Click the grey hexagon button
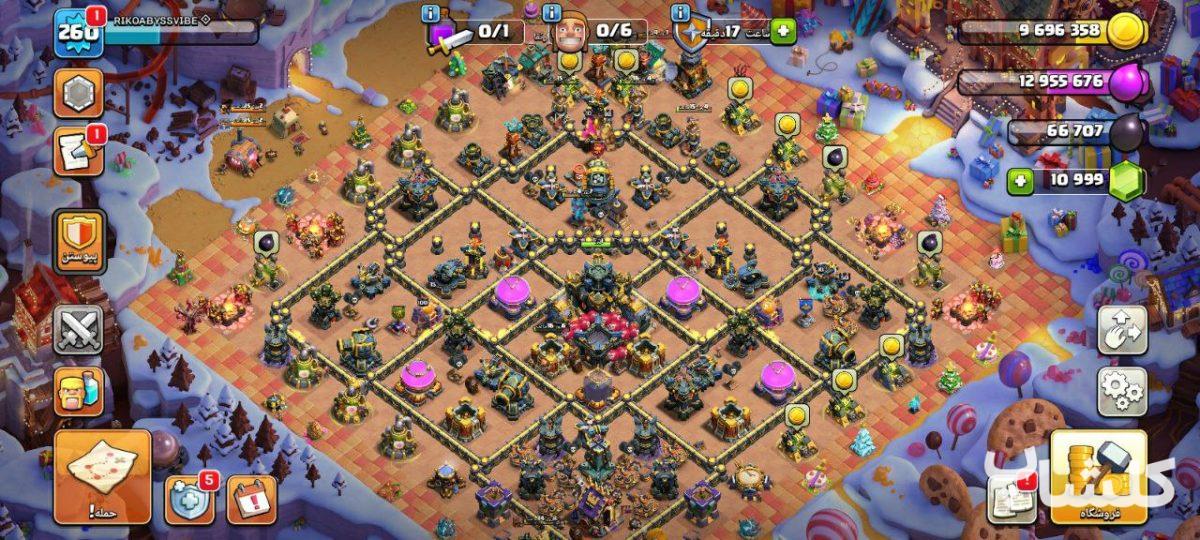Image resolution: width=1200 pixels, height=540 pixels. tap(78, 94)
